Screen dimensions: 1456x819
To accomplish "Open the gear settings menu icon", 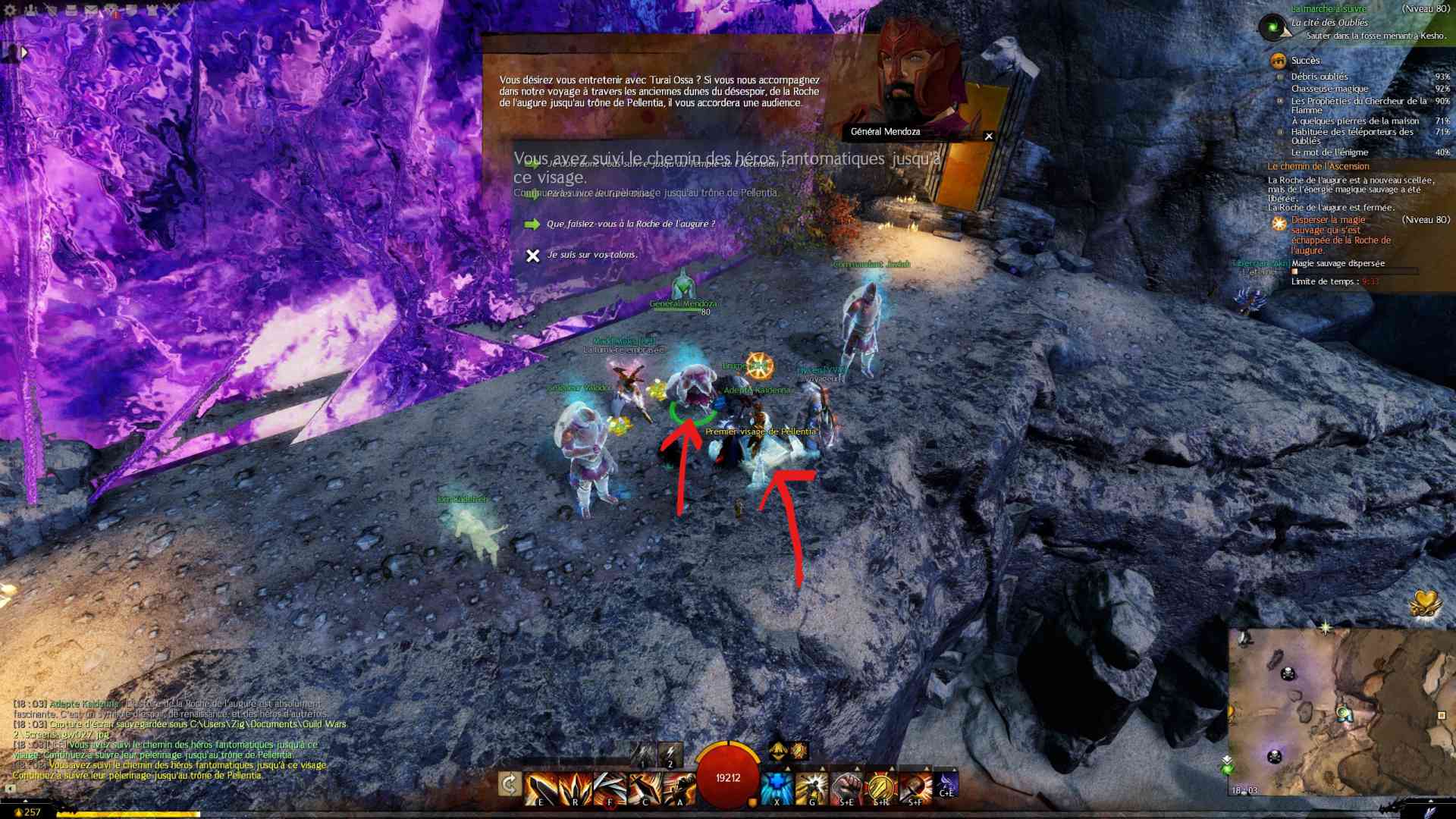I will (10, 11).
